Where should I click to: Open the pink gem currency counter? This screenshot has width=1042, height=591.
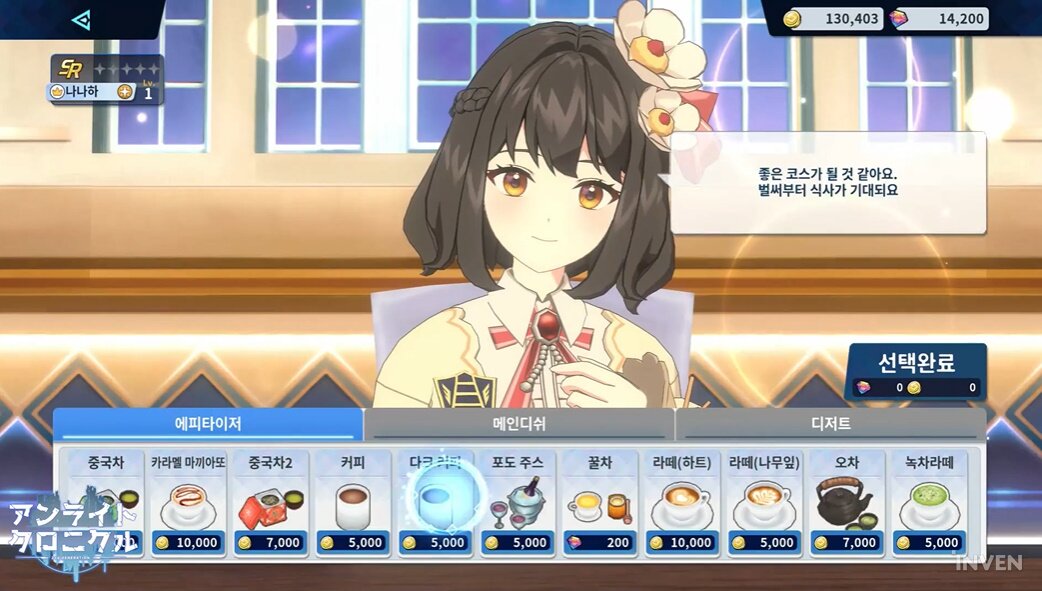pyautogui.click(x=939, y=19)
